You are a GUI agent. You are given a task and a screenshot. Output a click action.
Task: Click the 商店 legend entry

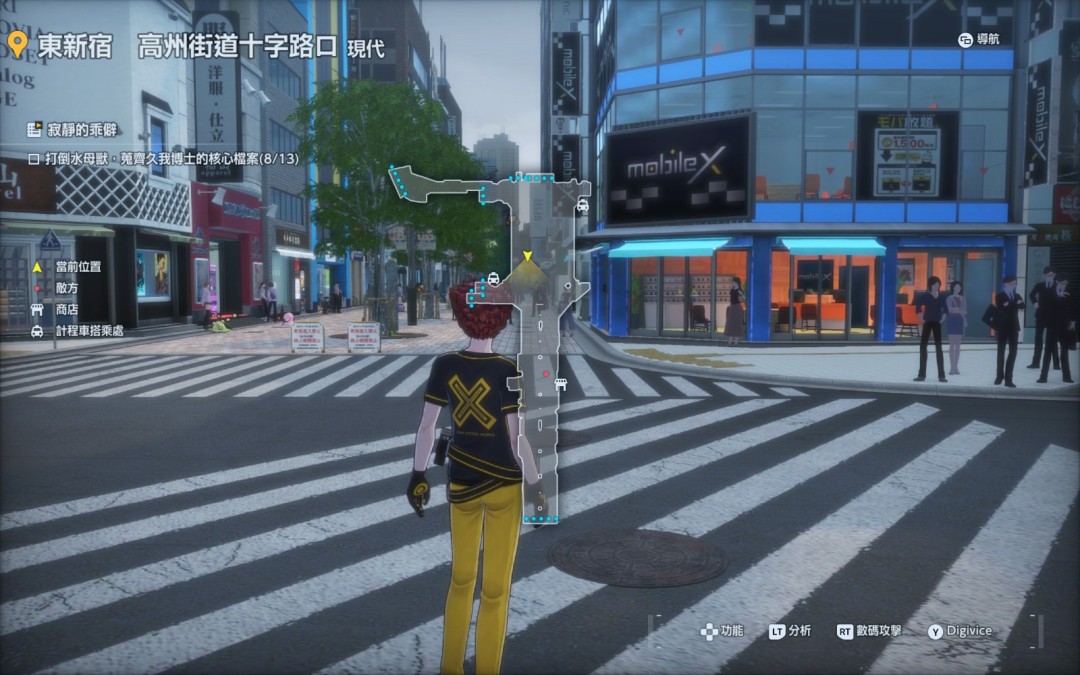point(67,309)
